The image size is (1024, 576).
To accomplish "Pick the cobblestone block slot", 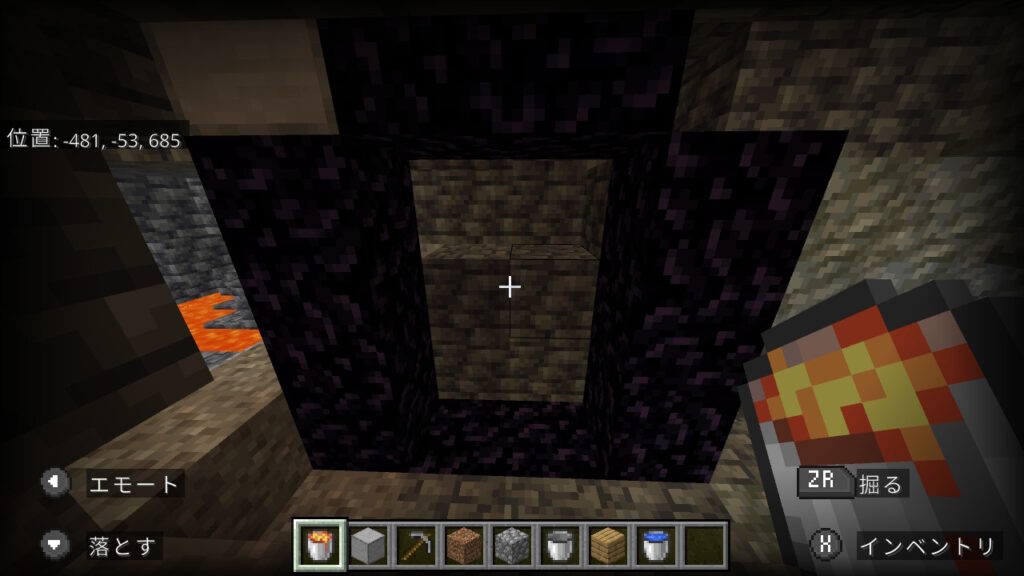I will tap(510, 545).
